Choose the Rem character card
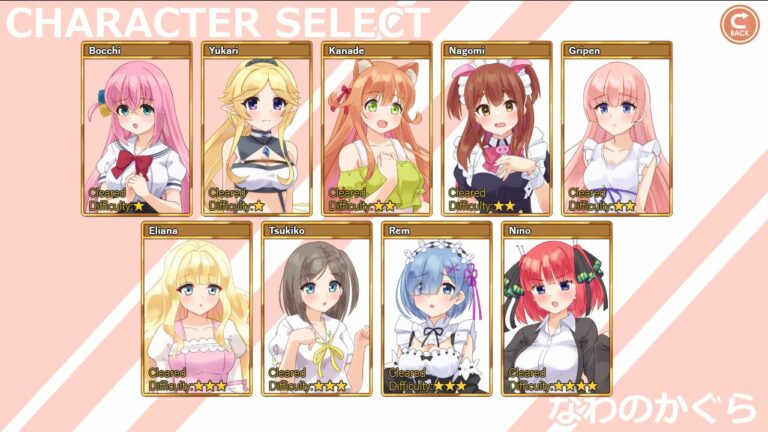 click(436, 309)
